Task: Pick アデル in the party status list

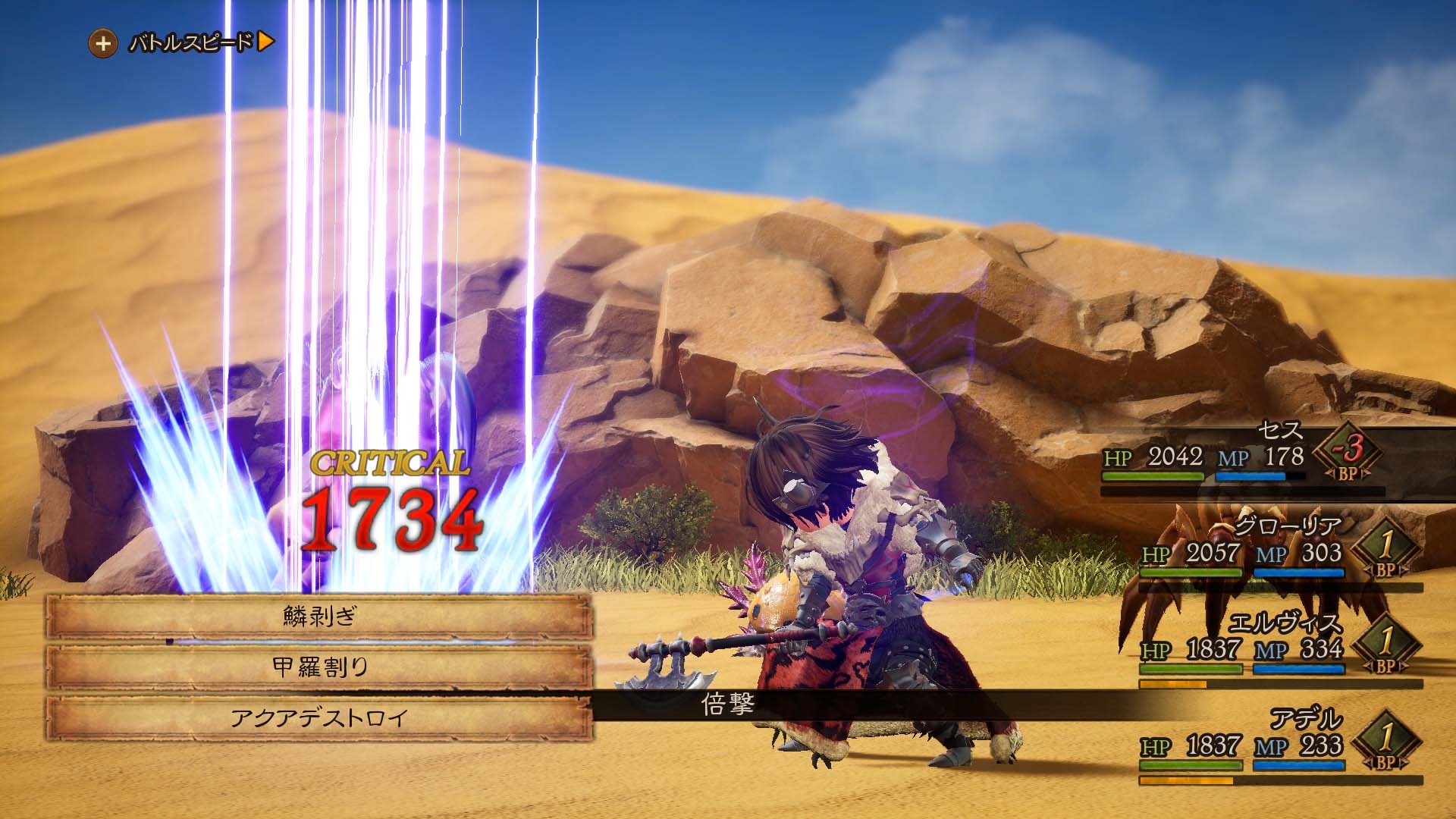Action: click(x=1306, y=719)
